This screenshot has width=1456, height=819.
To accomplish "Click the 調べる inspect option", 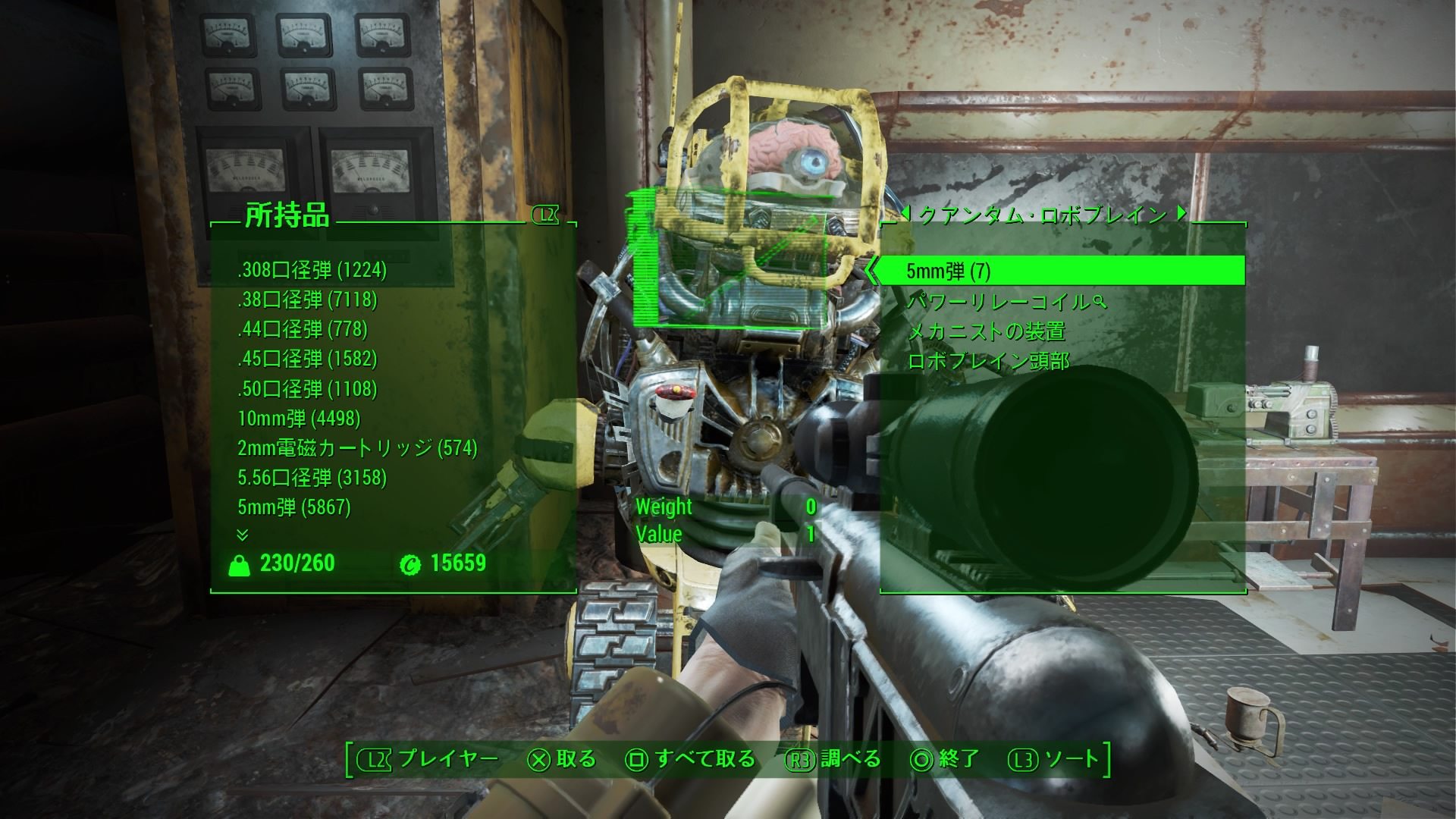I will pyautogui.click(x=834, y=759).
